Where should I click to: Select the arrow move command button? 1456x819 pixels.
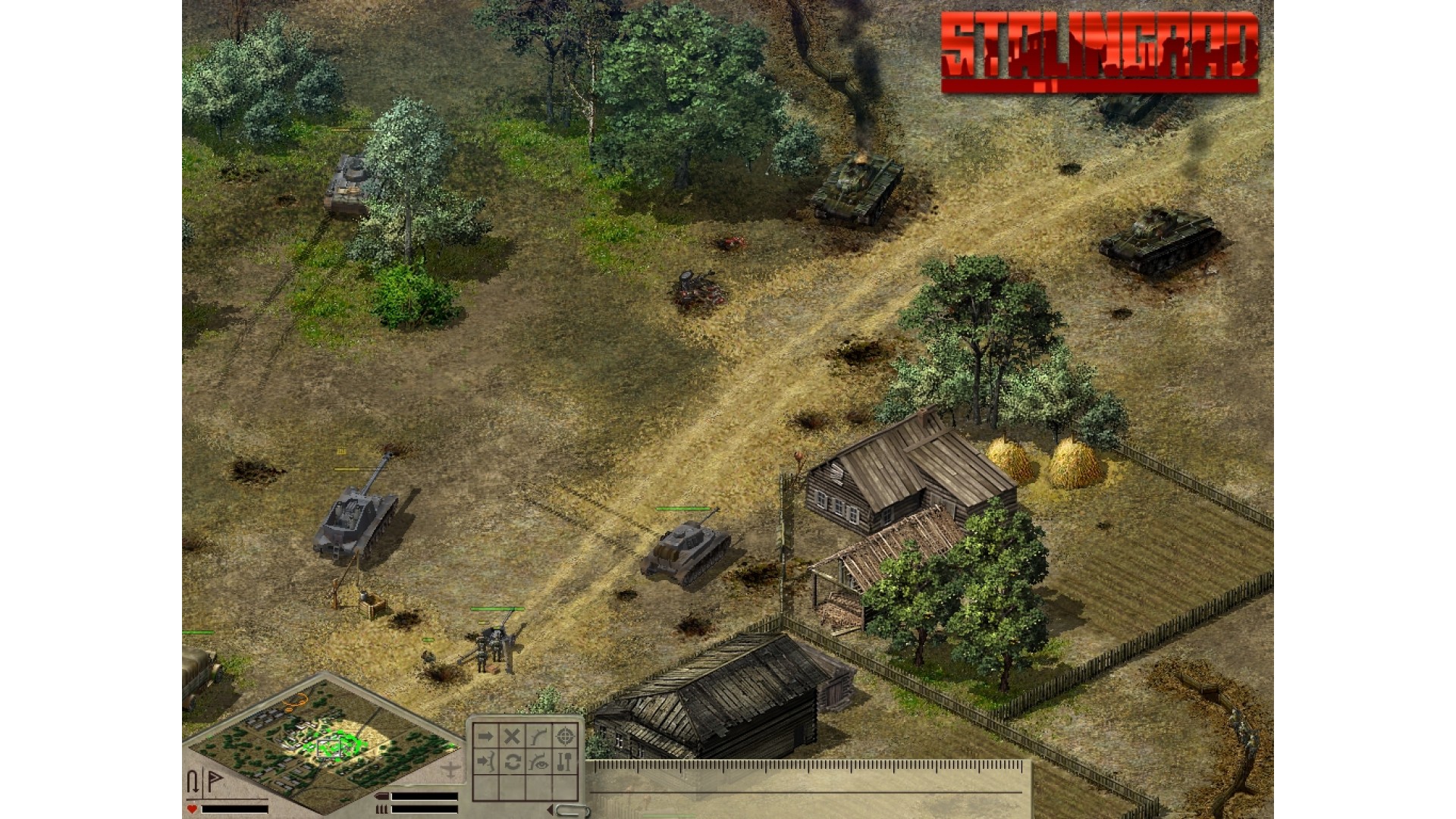pyautogui.click(x=485, y=736)
